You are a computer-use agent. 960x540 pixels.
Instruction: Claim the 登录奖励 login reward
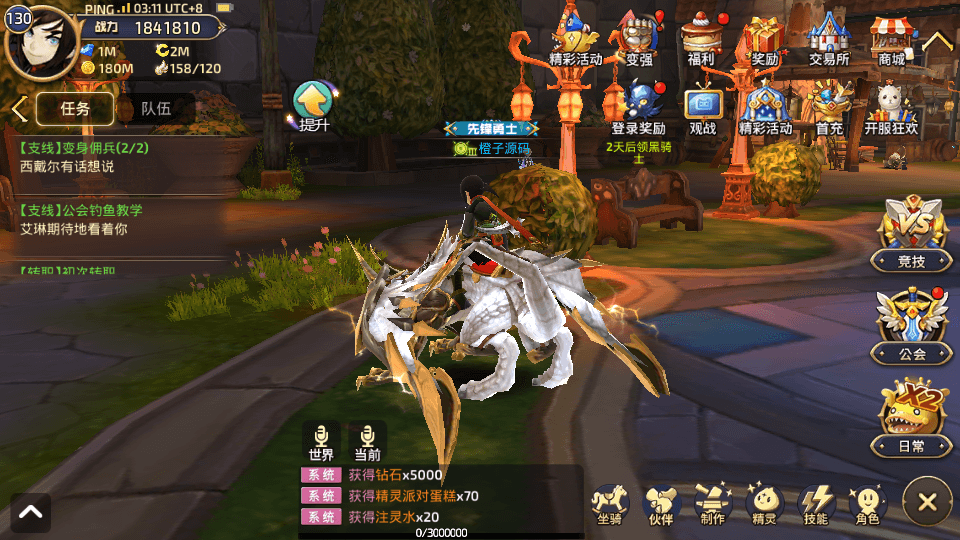(x=638, y=108)
